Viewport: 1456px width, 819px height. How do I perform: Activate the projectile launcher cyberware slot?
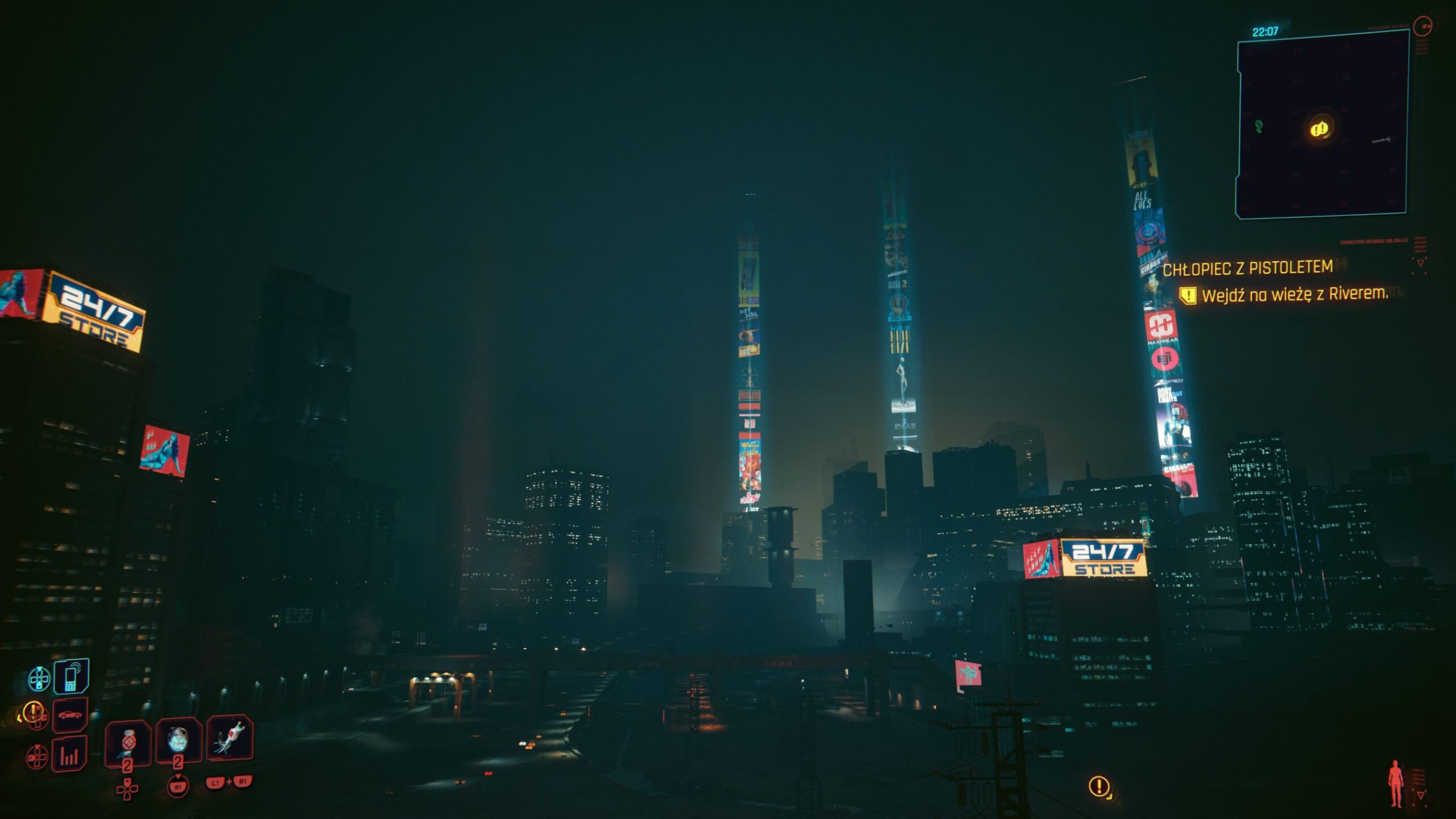click(230, 738)
